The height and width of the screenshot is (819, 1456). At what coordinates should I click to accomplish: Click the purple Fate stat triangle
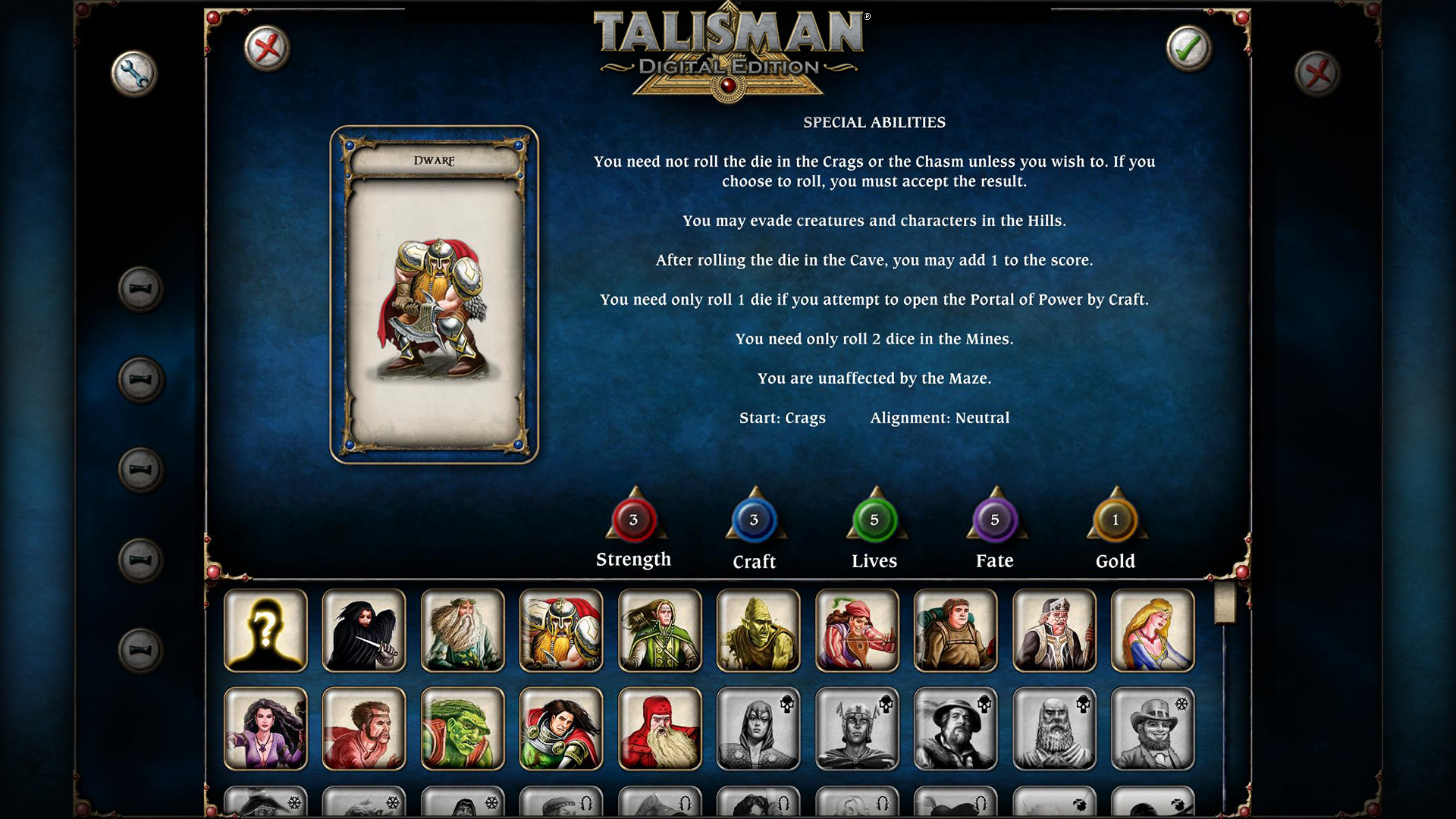pyautogui.click(x=995, y=520)
